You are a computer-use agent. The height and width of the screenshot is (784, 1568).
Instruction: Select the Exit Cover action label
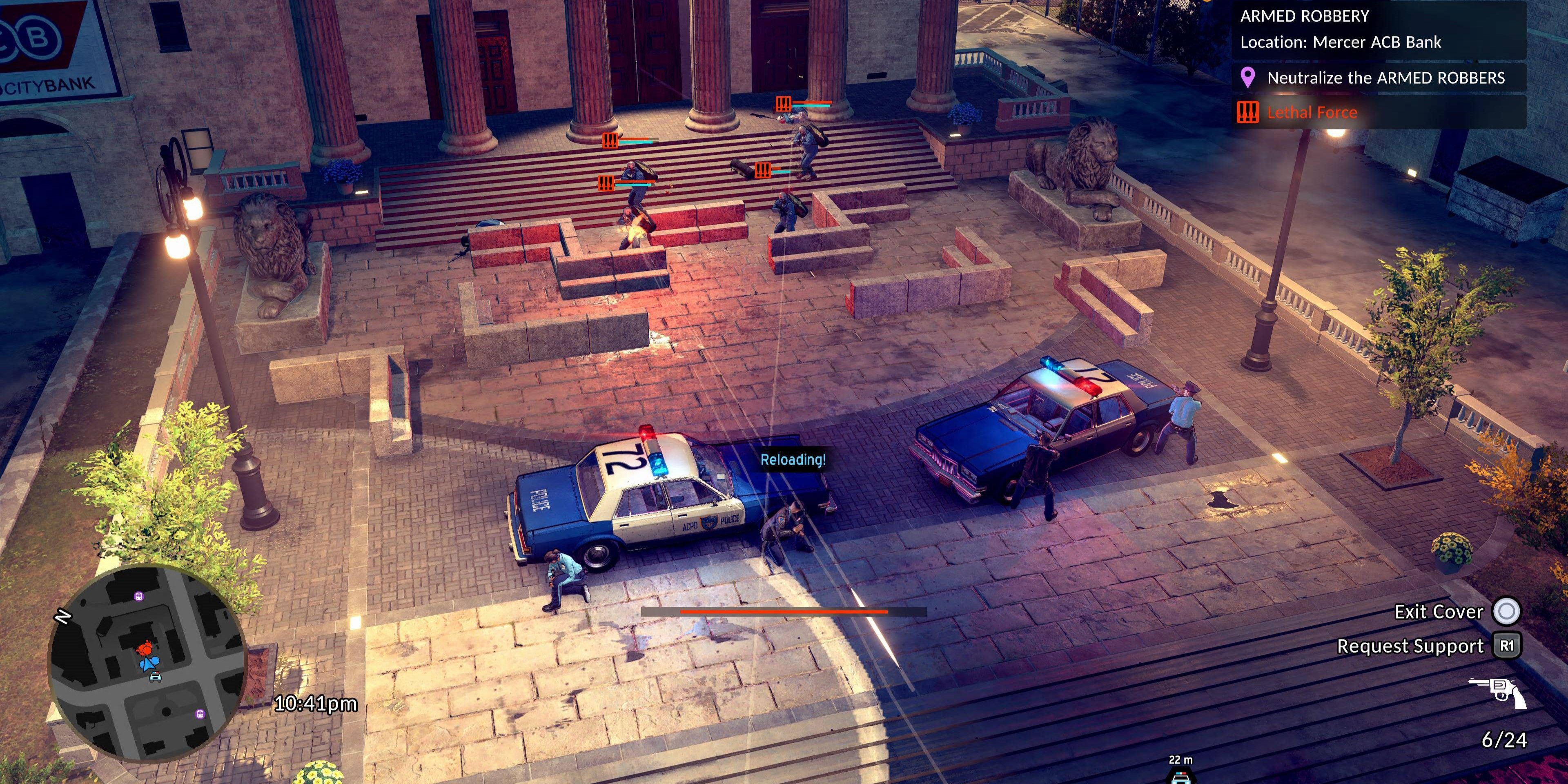pos(1438,612)
